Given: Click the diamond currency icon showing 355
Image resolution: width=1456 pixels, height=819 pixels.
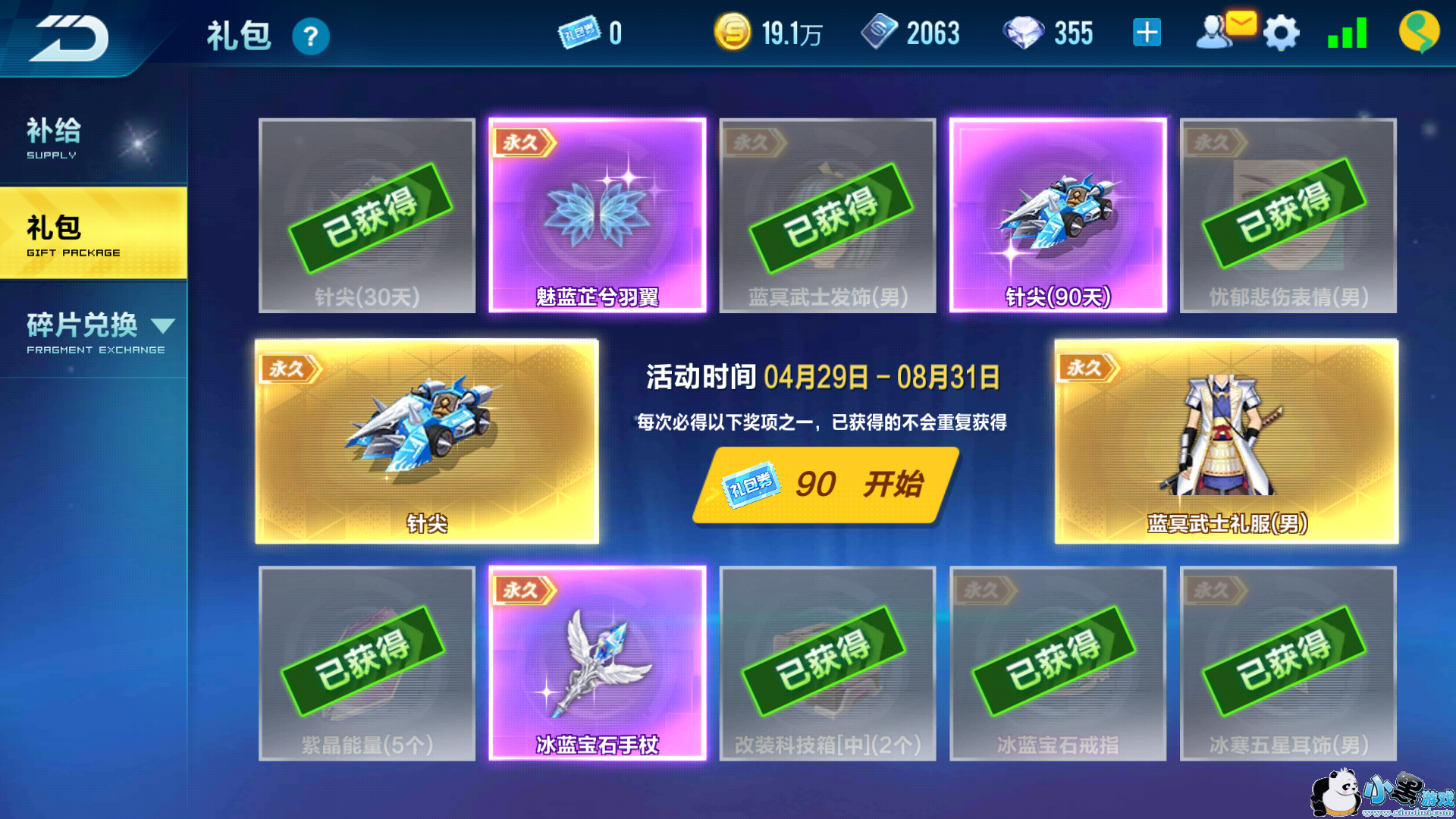Looking at the screenshot, I should (x=1022, y=33).
